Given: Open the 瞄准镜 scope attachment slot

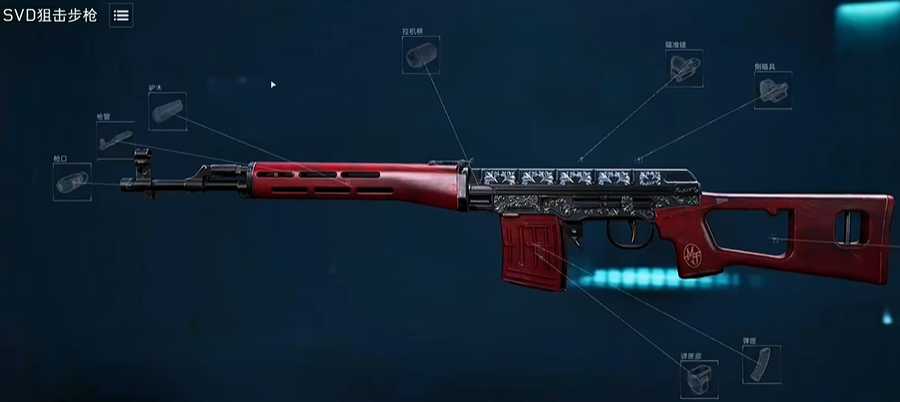Looking at the screenshot, I should tap(686, 70).
